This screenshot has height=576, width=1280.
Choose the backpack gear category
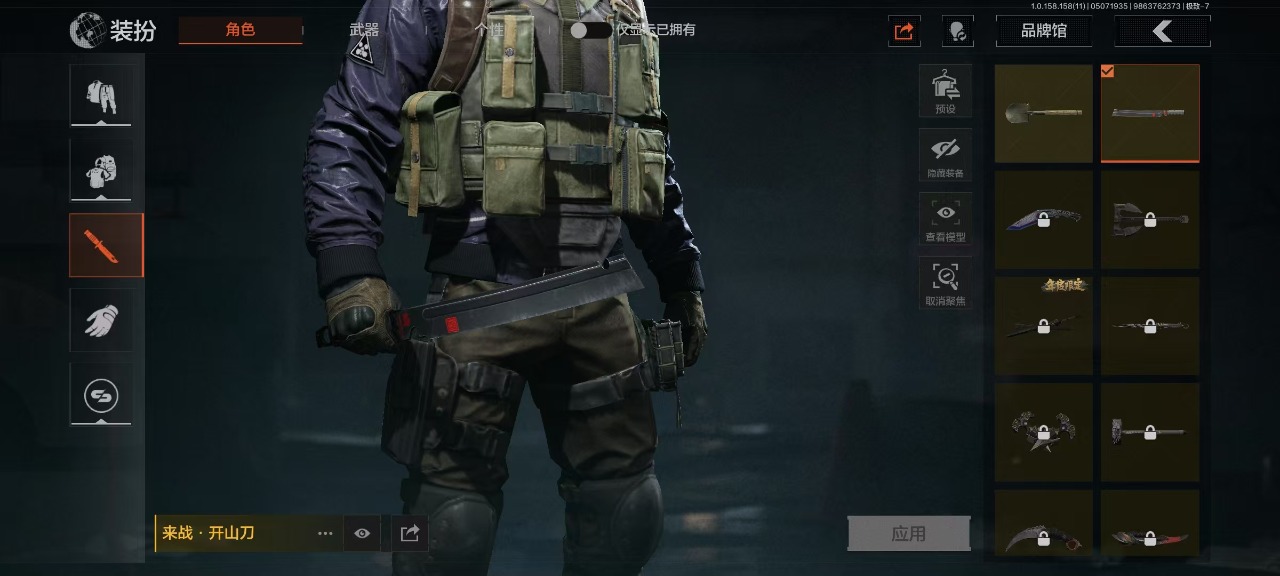point(101,169)
